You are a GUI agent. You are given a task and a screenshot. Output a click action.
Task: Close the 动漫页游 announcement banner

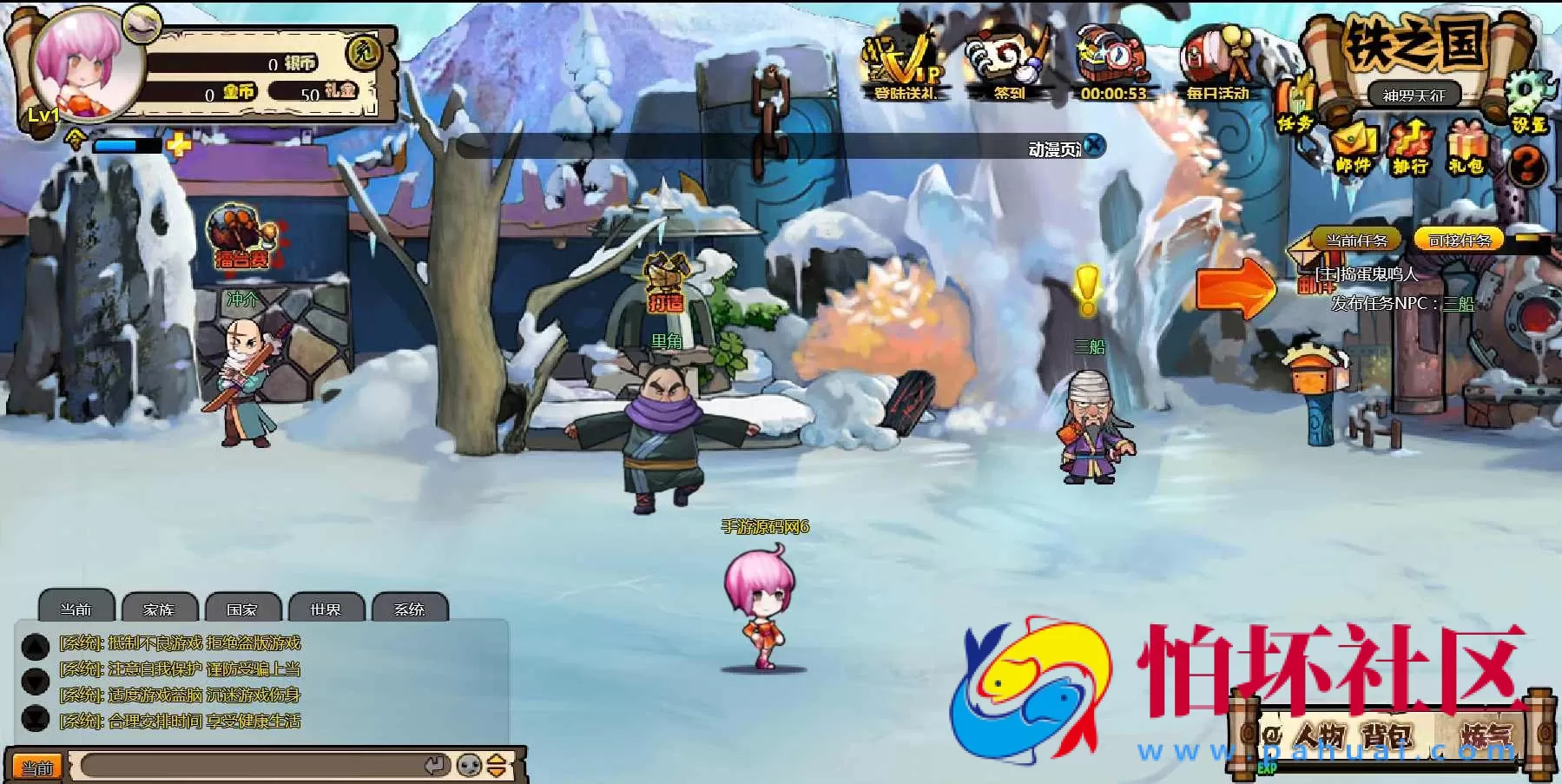pyautogui.click(x=1095, y=146)
